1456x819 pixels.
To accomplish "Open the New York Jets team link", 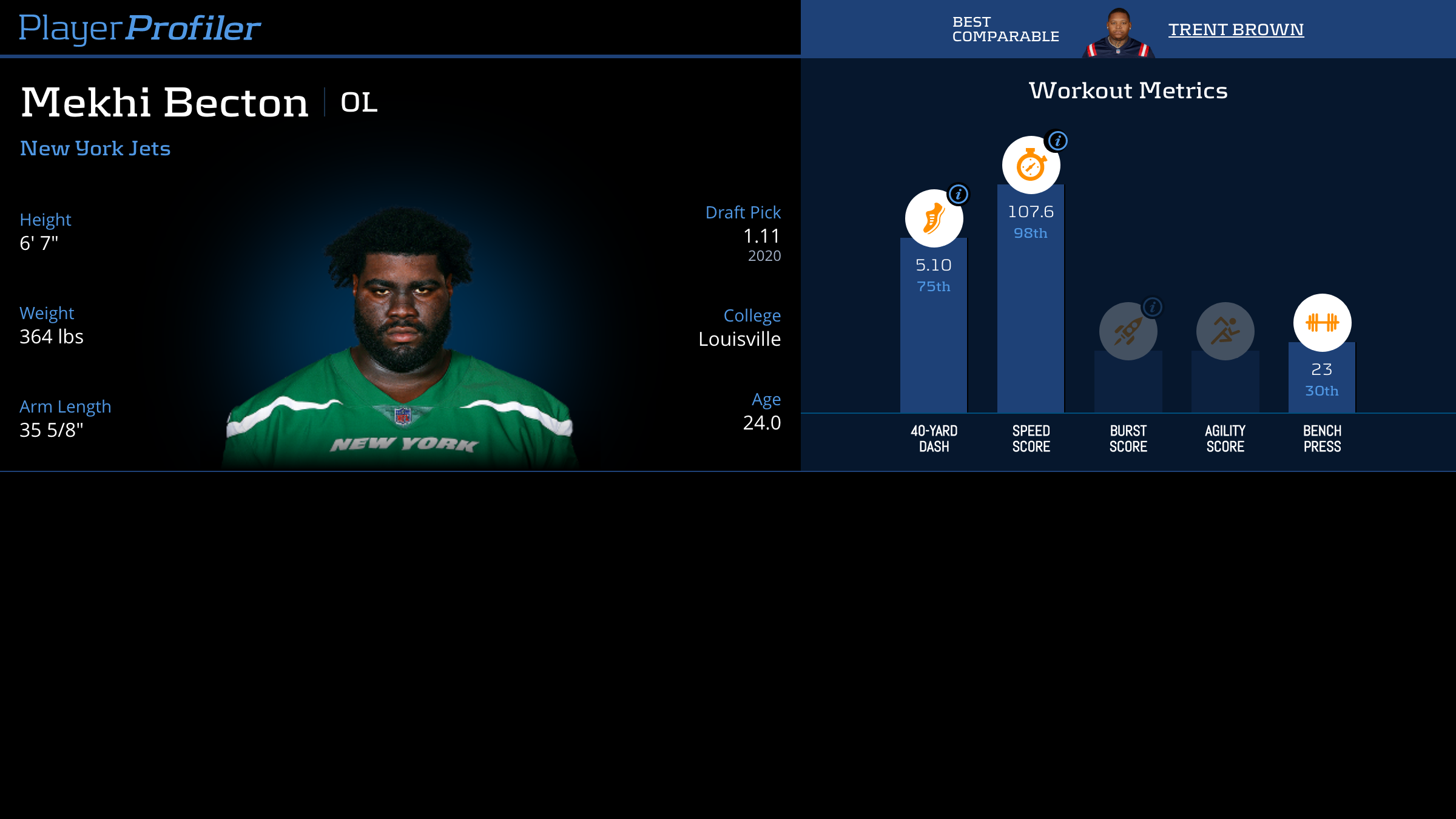I will (95, 149).
